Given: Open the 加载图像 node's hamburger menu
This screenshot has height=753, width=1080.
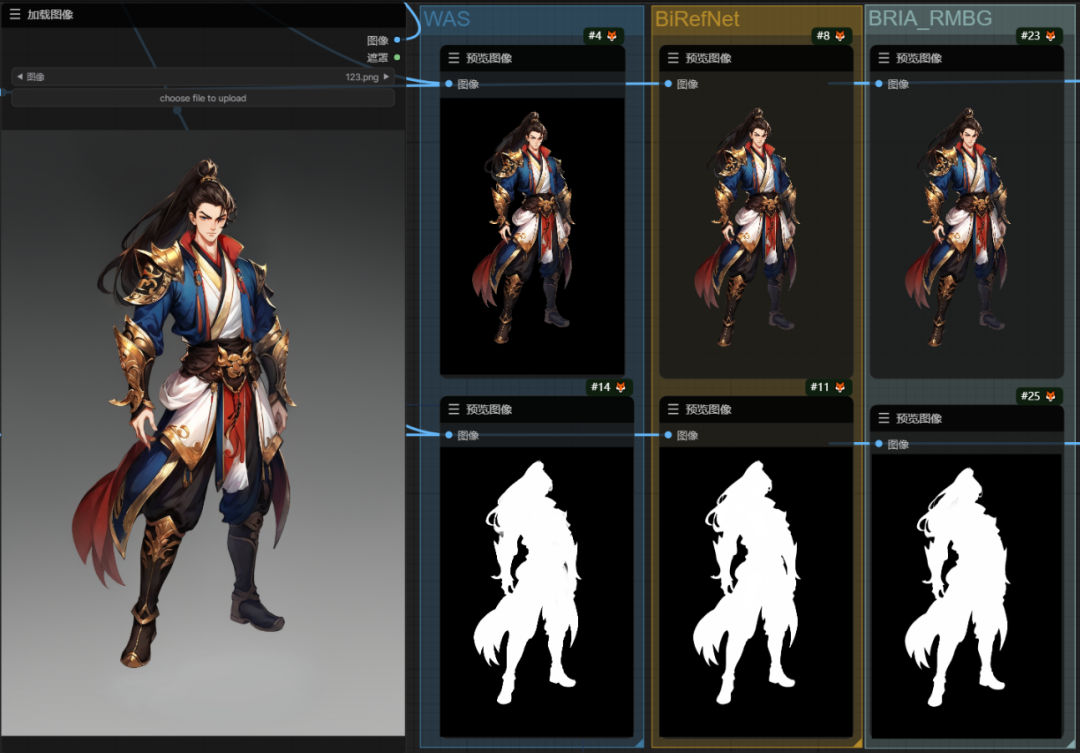Looking at the screenshot, I should [x=14, y=14].
